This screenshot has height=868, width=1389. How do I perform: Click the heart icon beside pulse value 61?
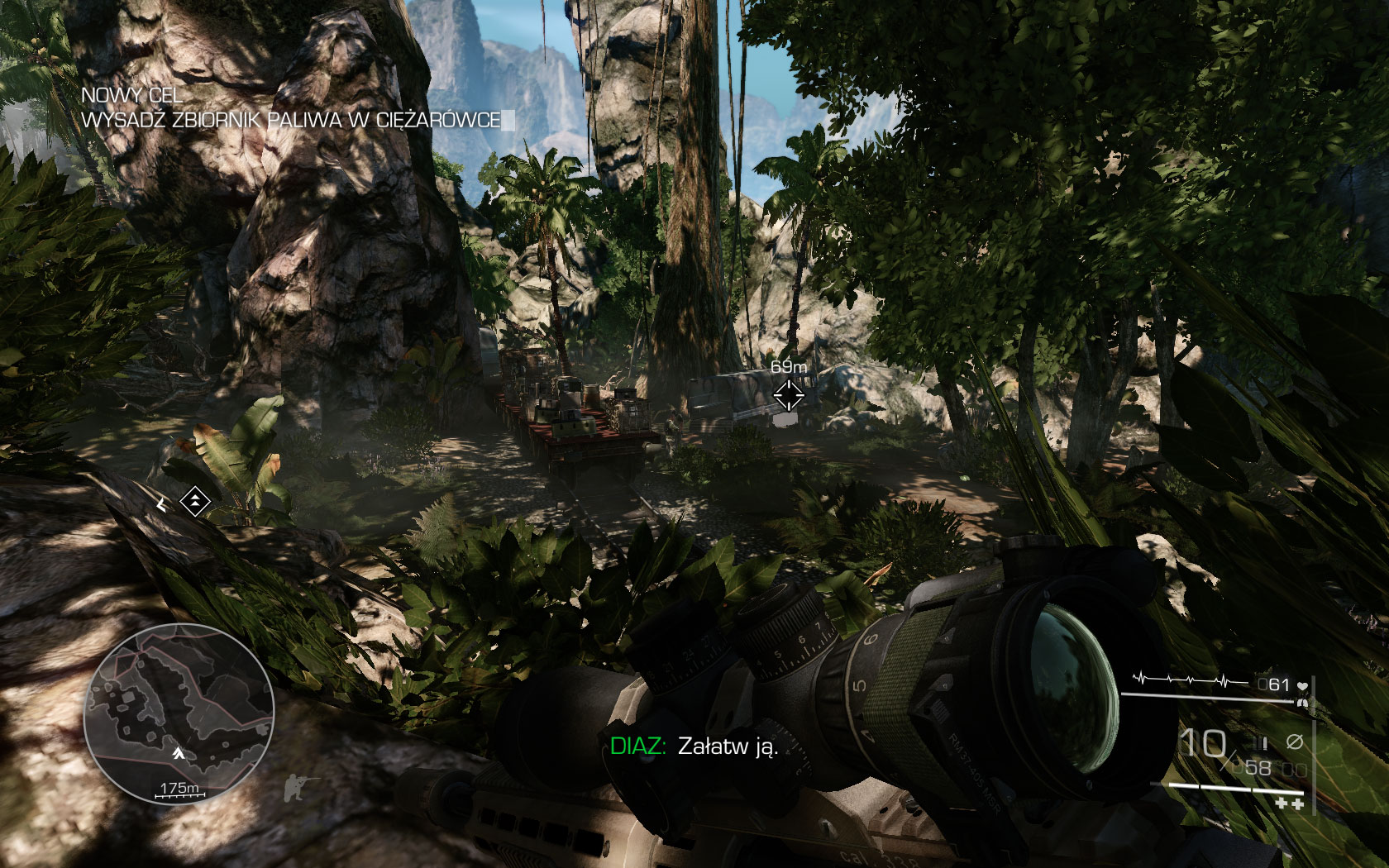click(x=1302, y=685)
